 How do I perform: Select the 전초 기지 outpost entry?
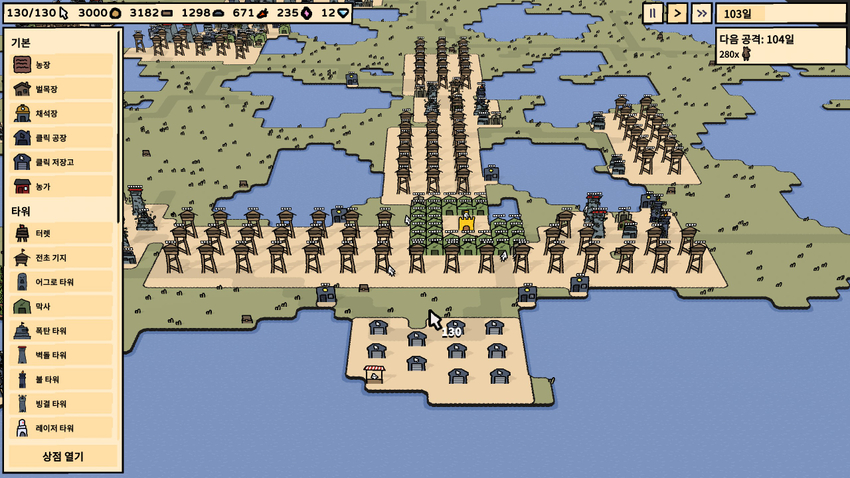60,258
